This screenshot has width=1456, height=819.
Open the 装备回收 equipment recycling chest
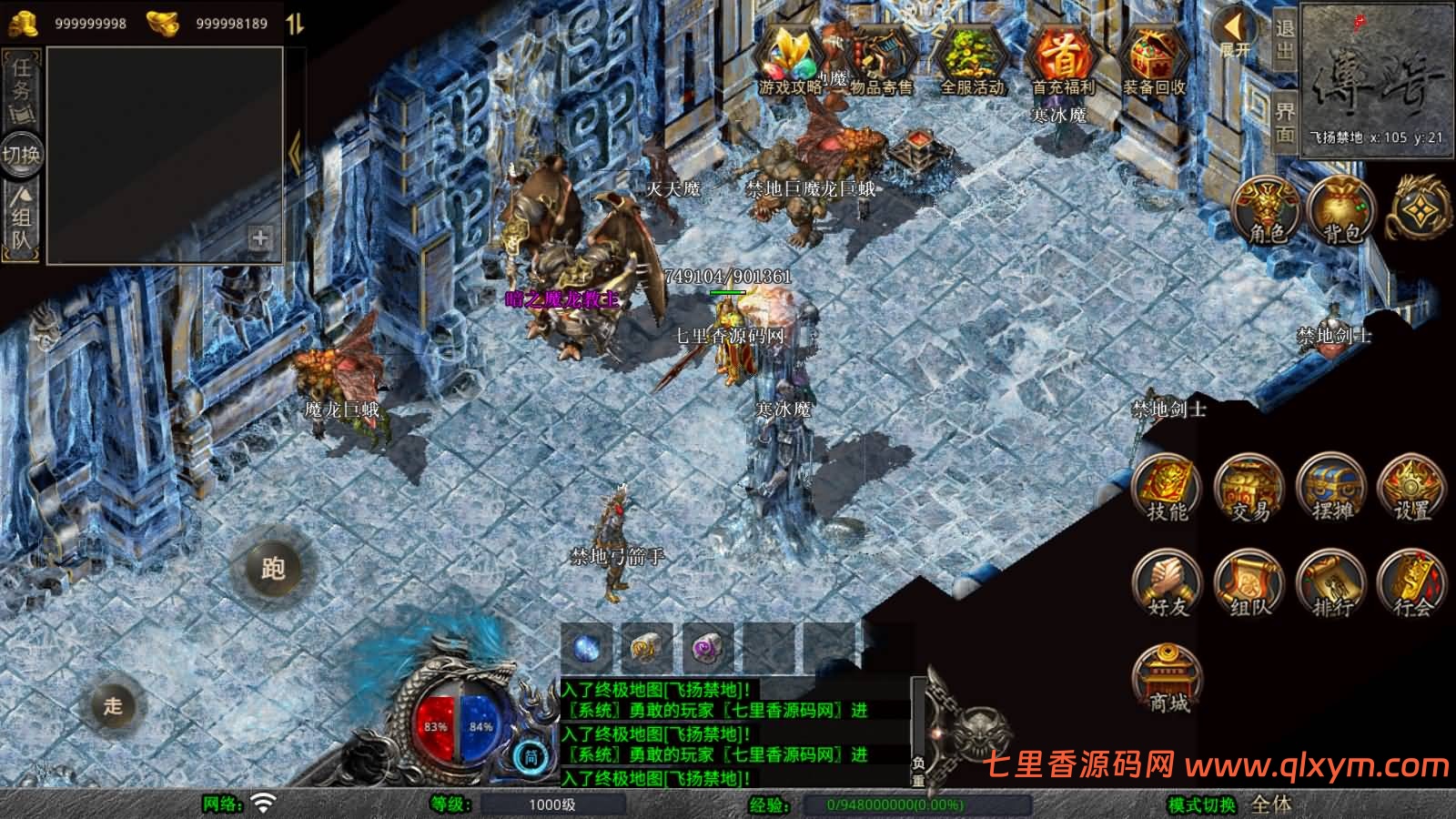[1154, 59]
